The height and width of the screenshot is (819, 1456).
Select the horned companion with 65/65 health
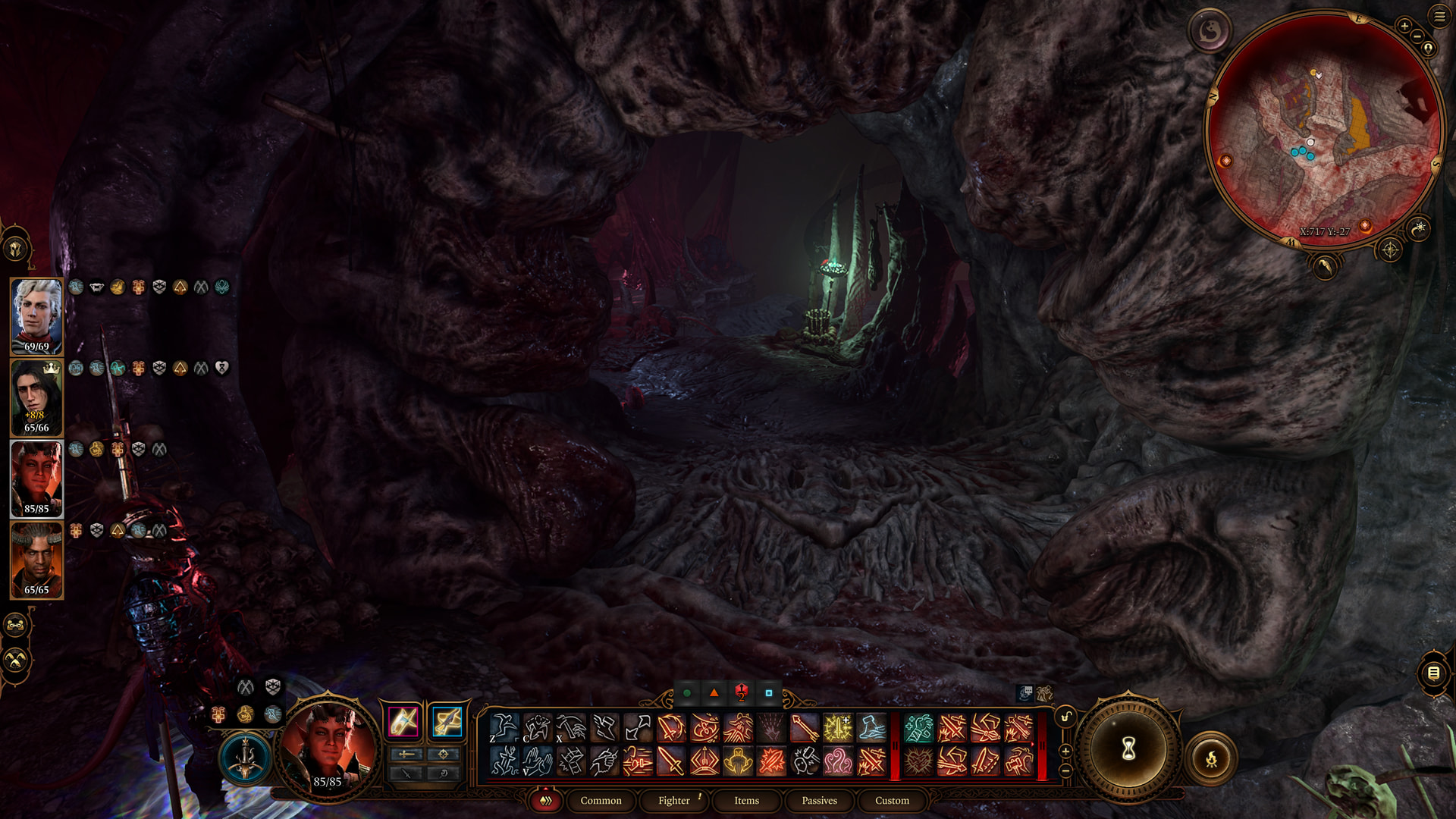point(36,560)
